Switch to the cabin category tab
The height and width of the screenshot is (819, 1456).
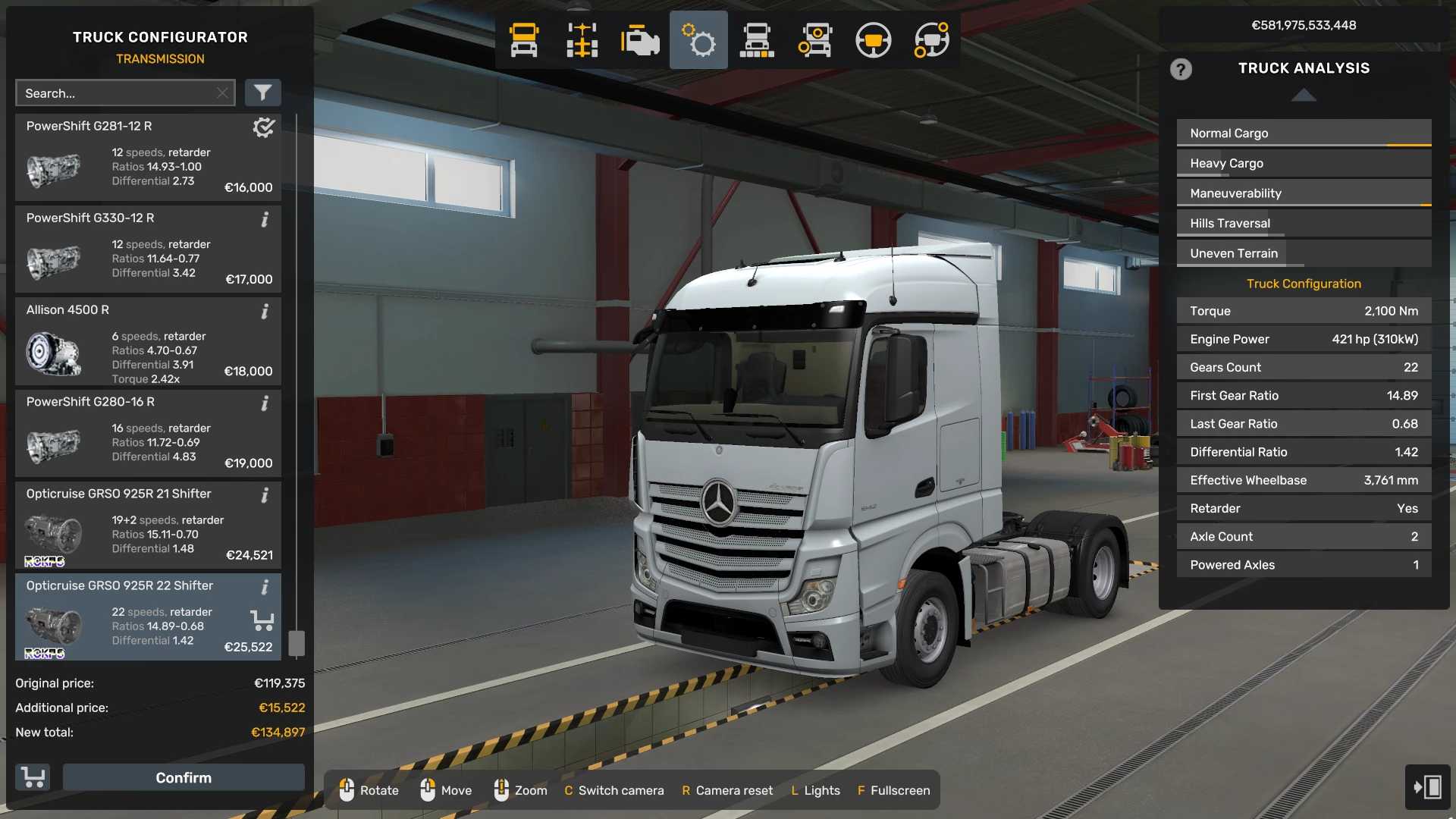click(x=523, y=40)
